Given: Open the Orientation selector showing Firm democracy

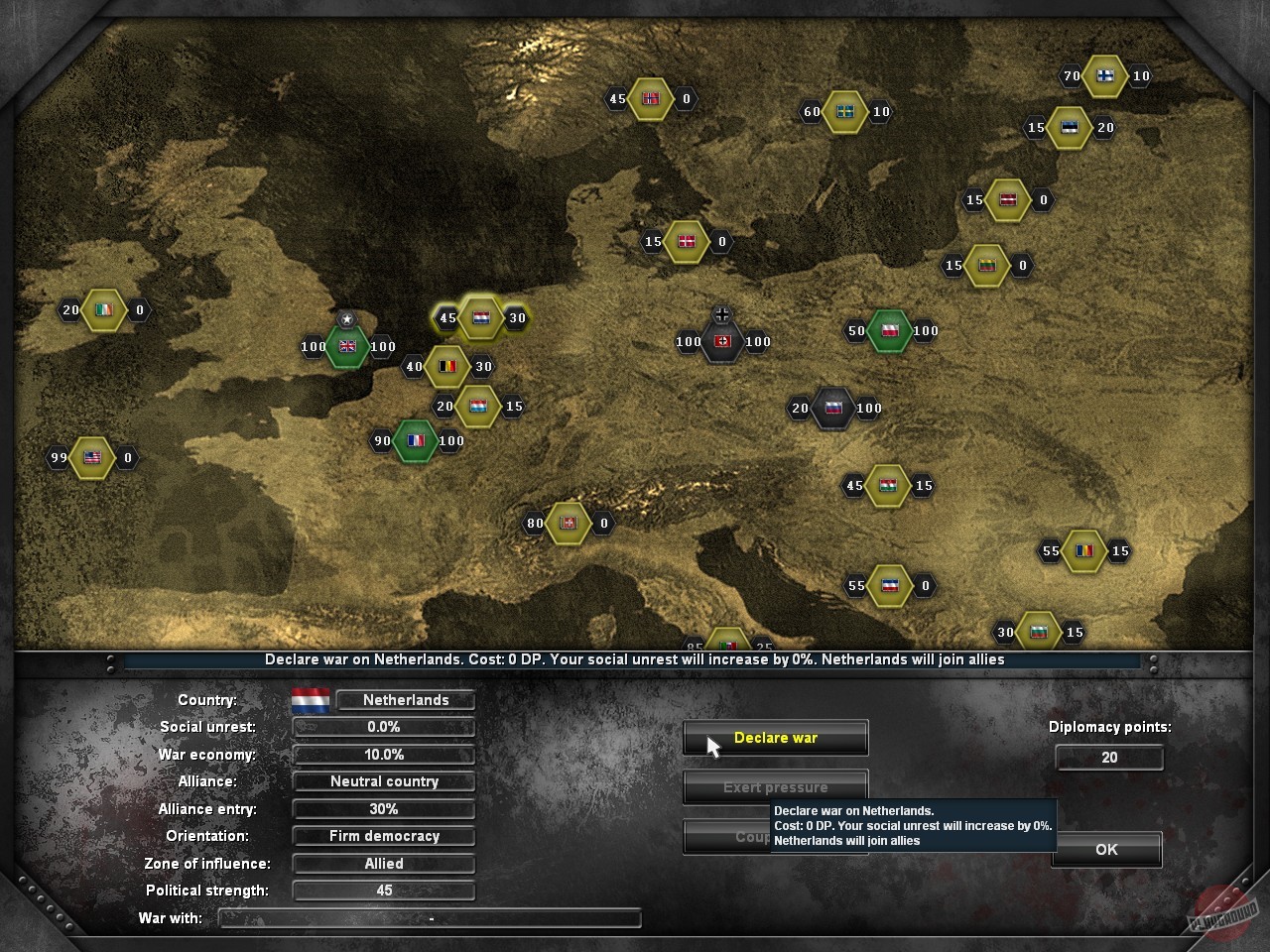Looking at the screenshot, I should pyautogui.click(x=383, y=836).
